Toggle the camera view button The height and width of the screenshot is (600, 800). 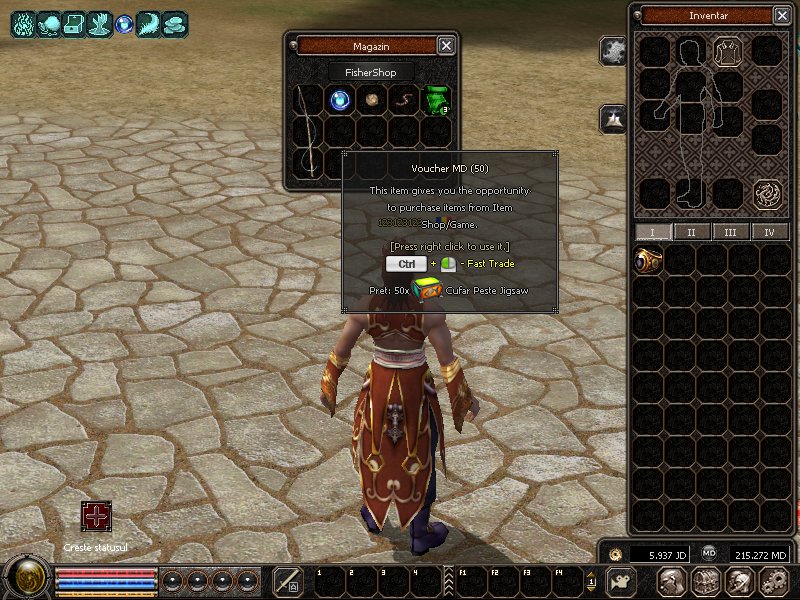coord(621,581)
